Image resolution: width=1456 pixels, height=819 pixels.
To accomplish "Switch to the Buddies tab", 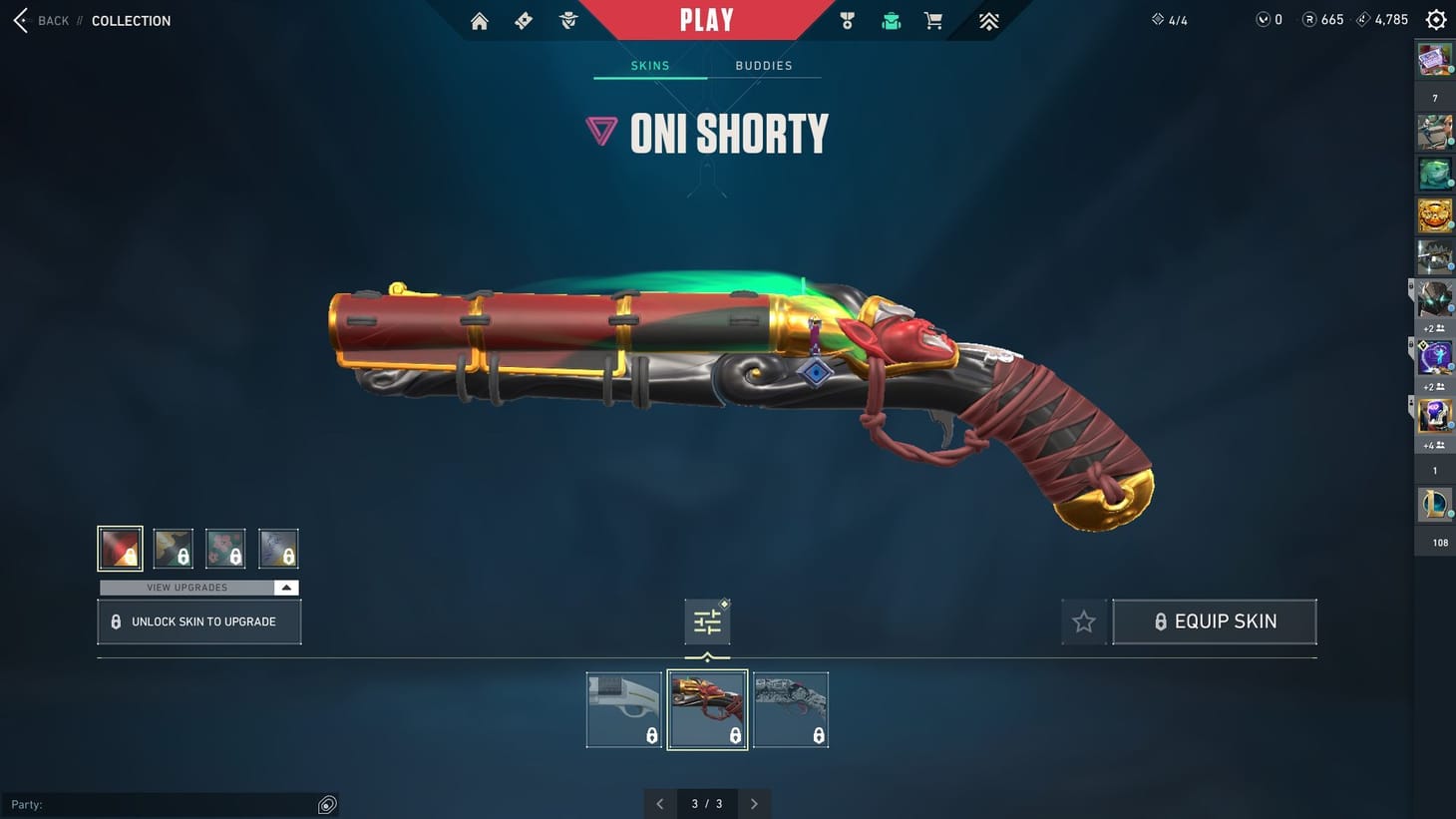I will tap(763, 65).
